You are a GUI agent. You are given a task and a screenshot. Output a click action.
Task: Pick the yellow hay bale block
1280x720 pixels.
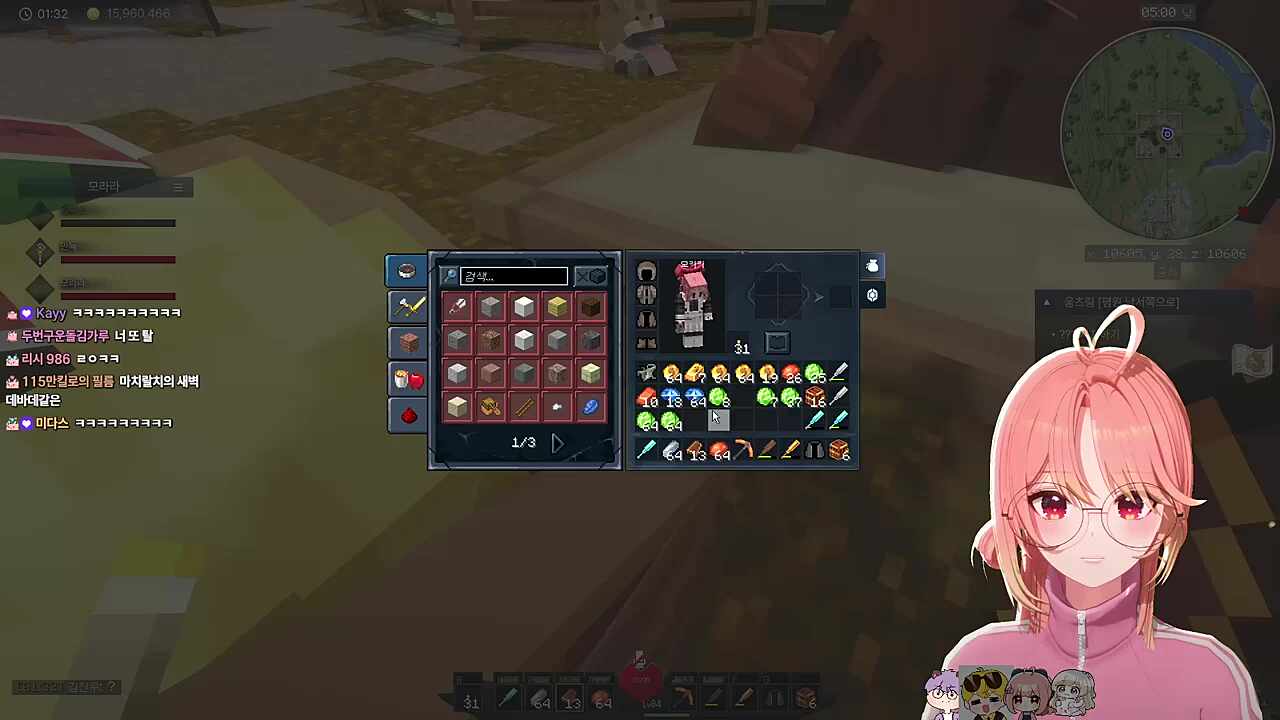(557, 307)
